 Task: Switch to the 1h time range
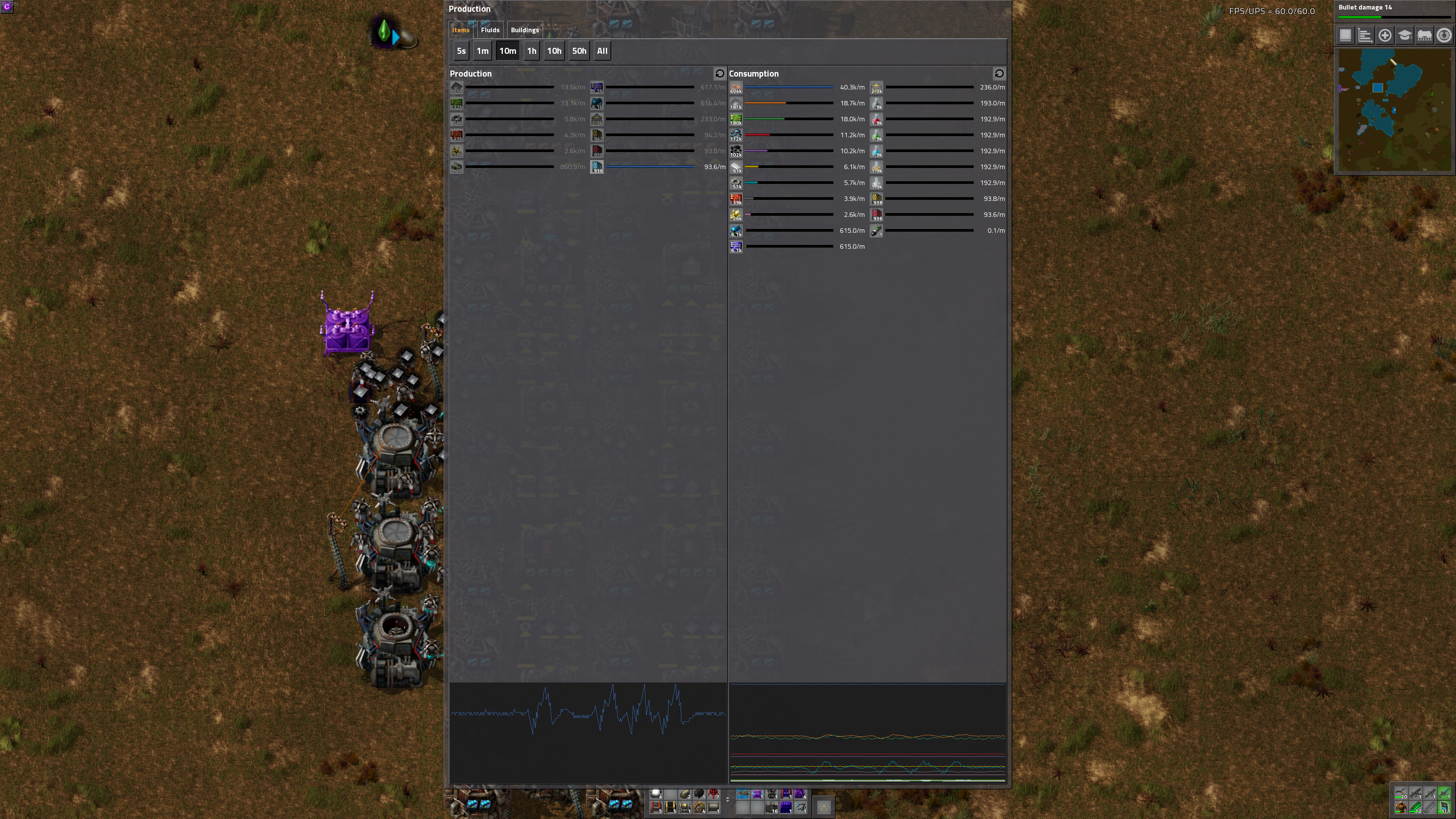531,51
